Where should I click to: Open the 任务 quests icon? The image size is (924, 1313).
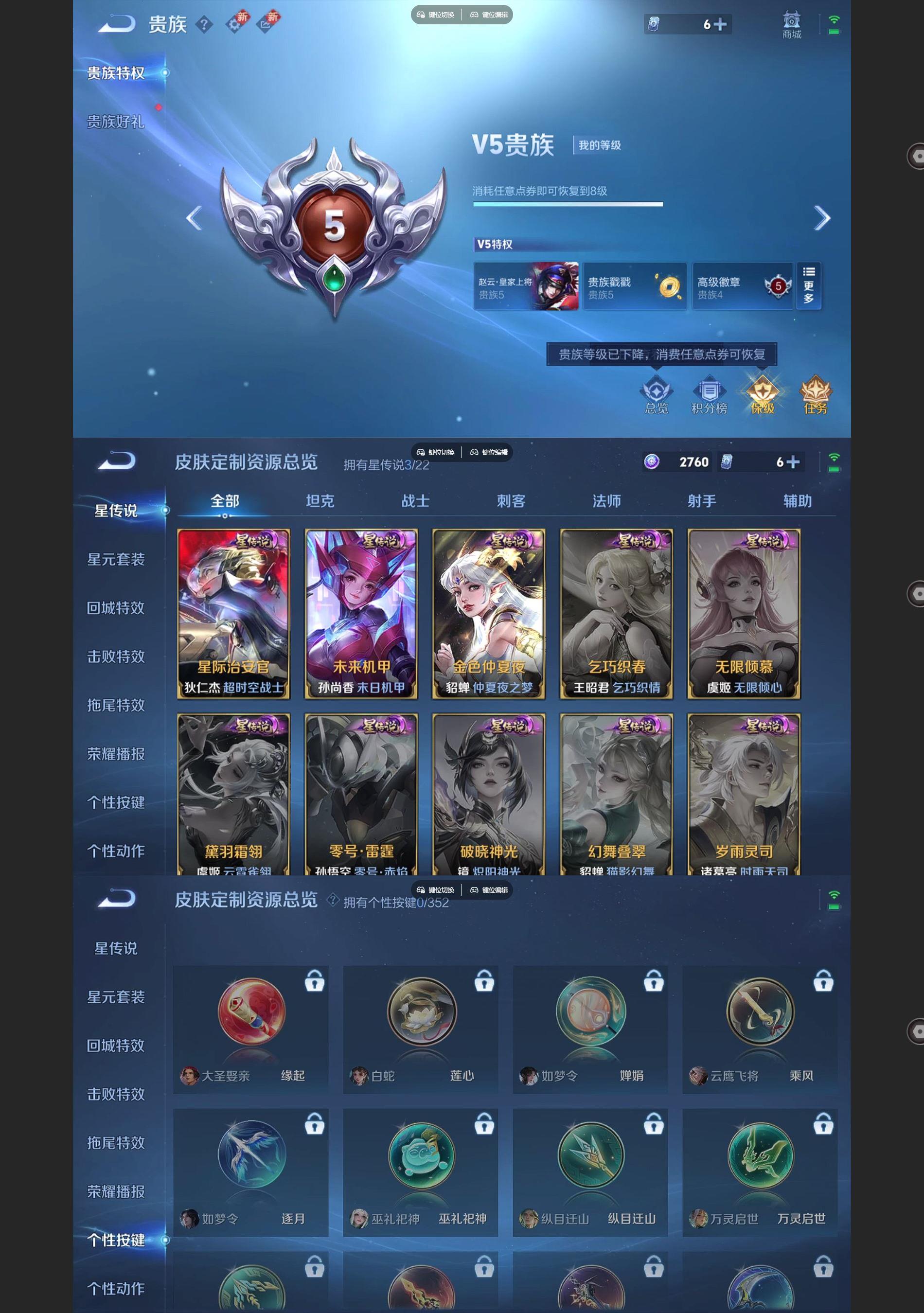coord(817,394)
